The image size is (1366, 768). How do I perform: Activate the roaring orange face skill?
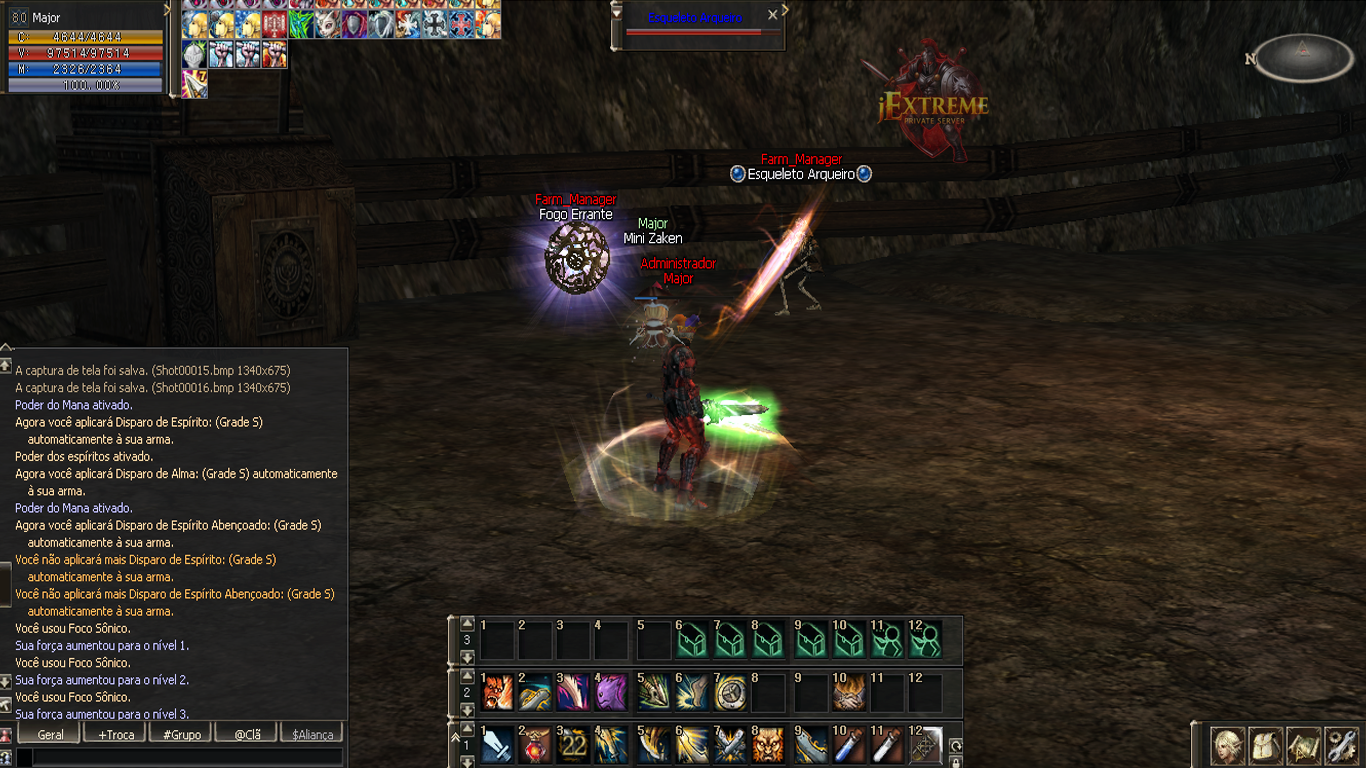pos(497,691)
